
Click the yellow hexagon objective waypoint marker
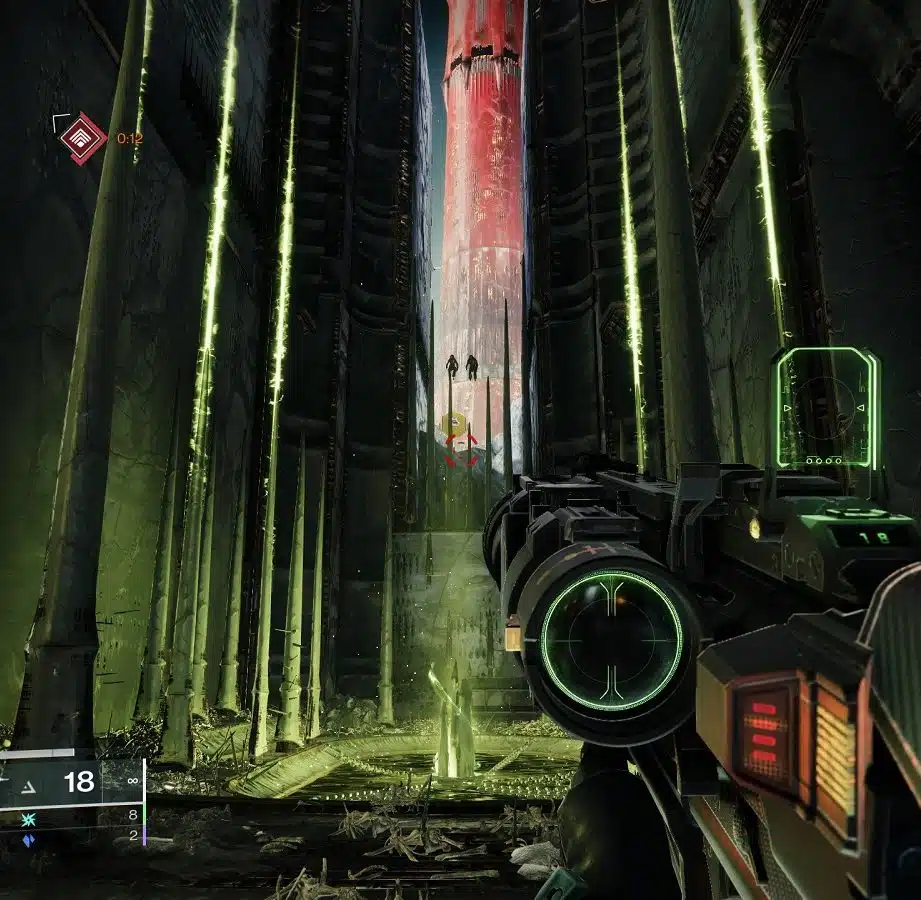pyautogui.click(x=452, y=424)
